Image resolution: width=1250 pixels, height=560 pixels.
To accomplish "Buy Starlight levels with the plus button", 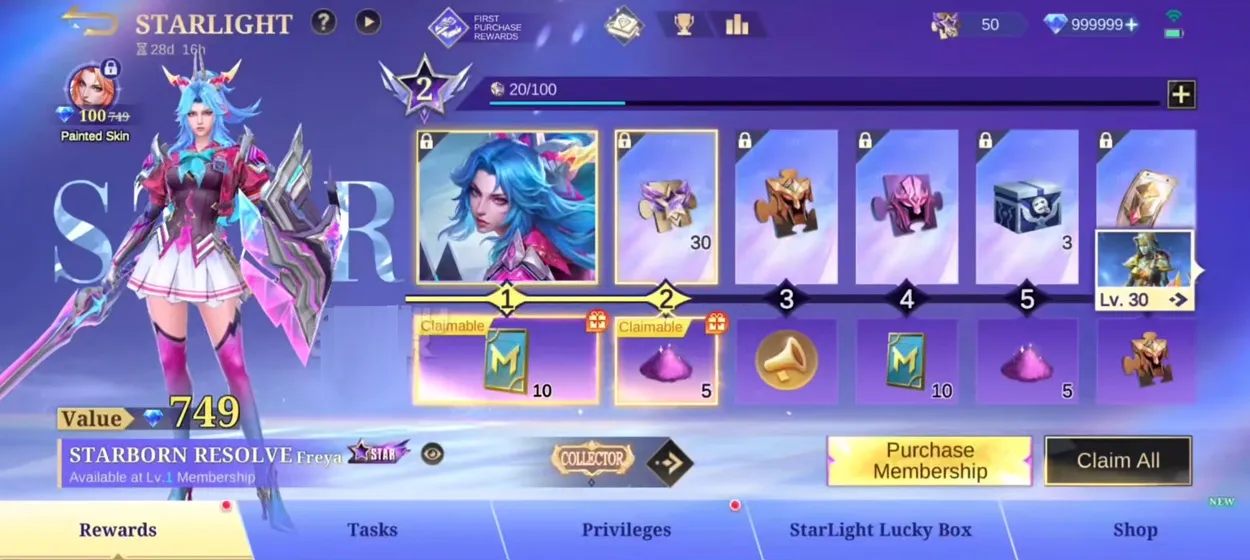I will [x=1181, y=94].
